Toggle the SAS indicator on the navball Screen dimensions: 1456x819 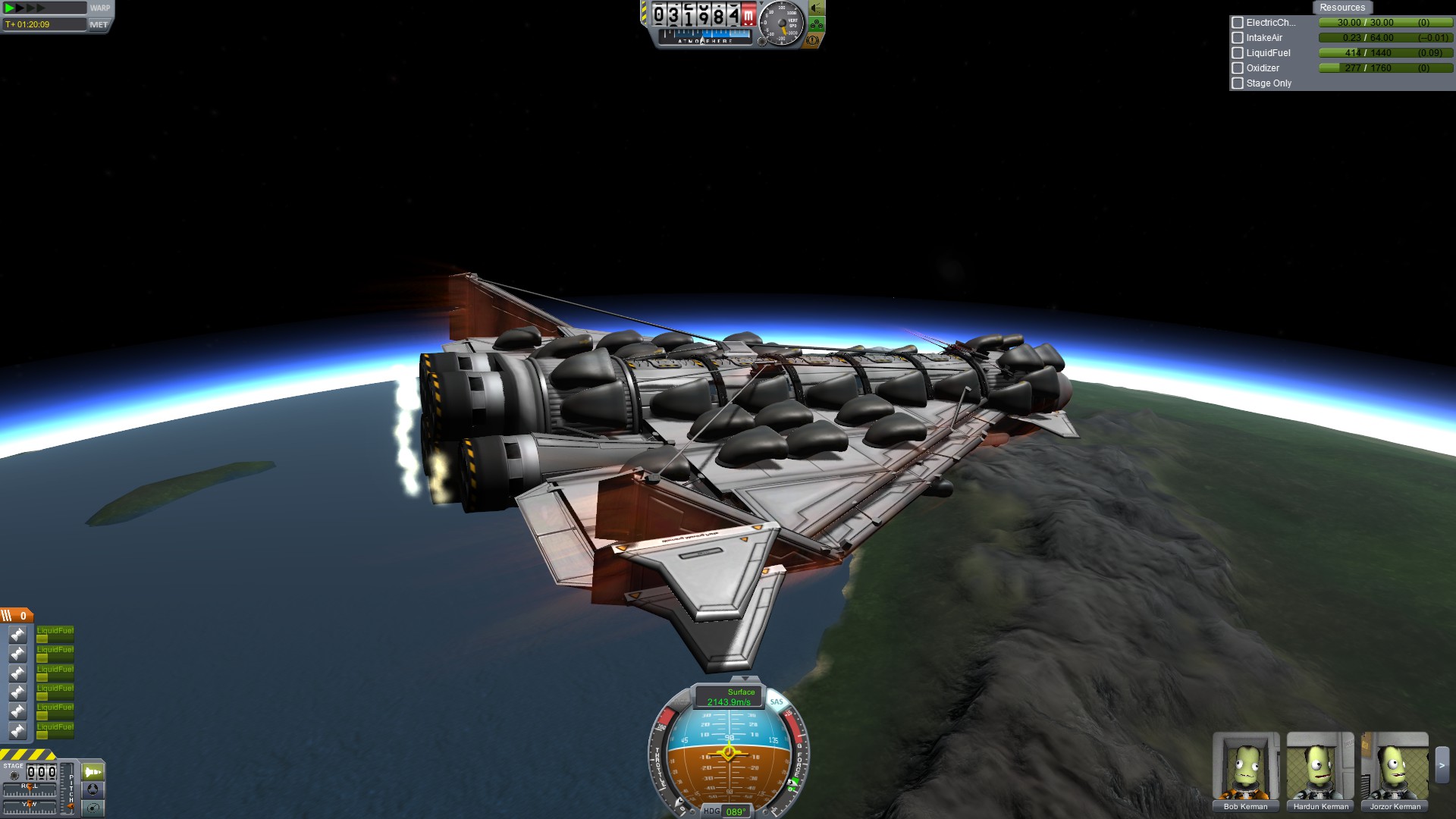[777, 701]
